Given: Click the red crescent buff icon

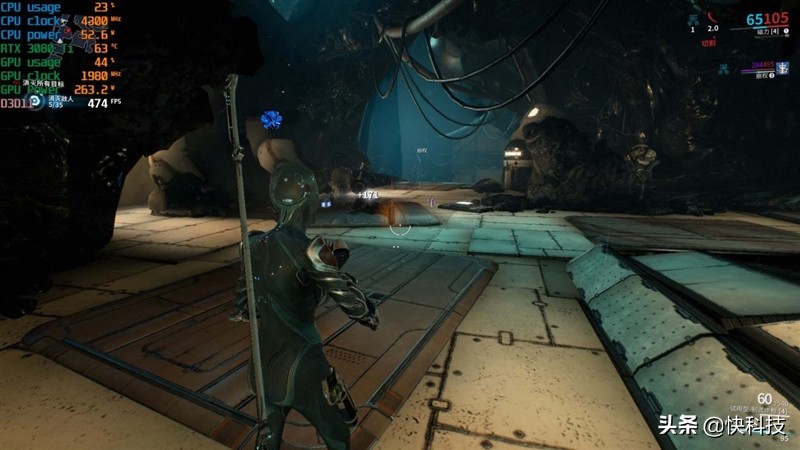Looking at the screenshot, I should [x=713, y=18].
